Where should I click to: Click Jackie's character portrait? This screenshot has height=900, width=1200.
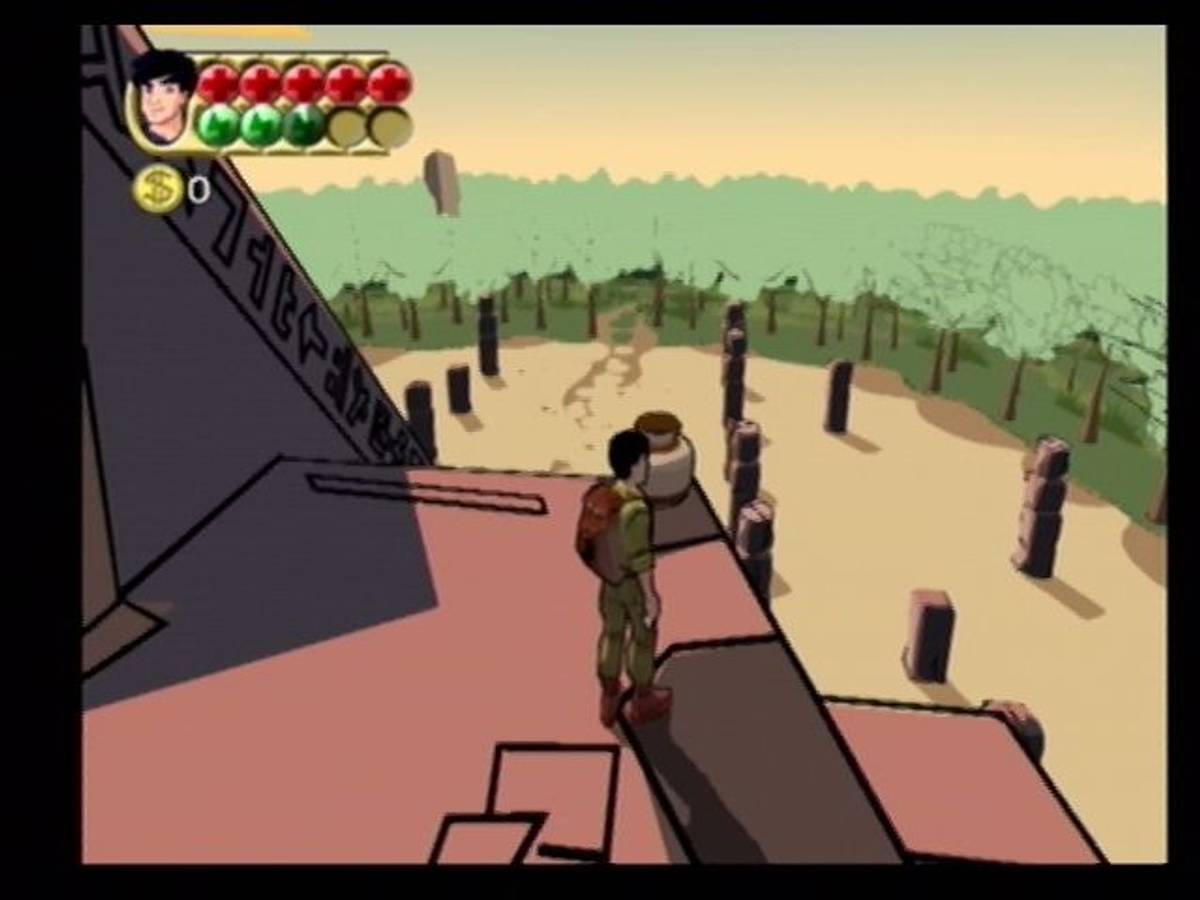pyautogui.click(x=163, y=100)
